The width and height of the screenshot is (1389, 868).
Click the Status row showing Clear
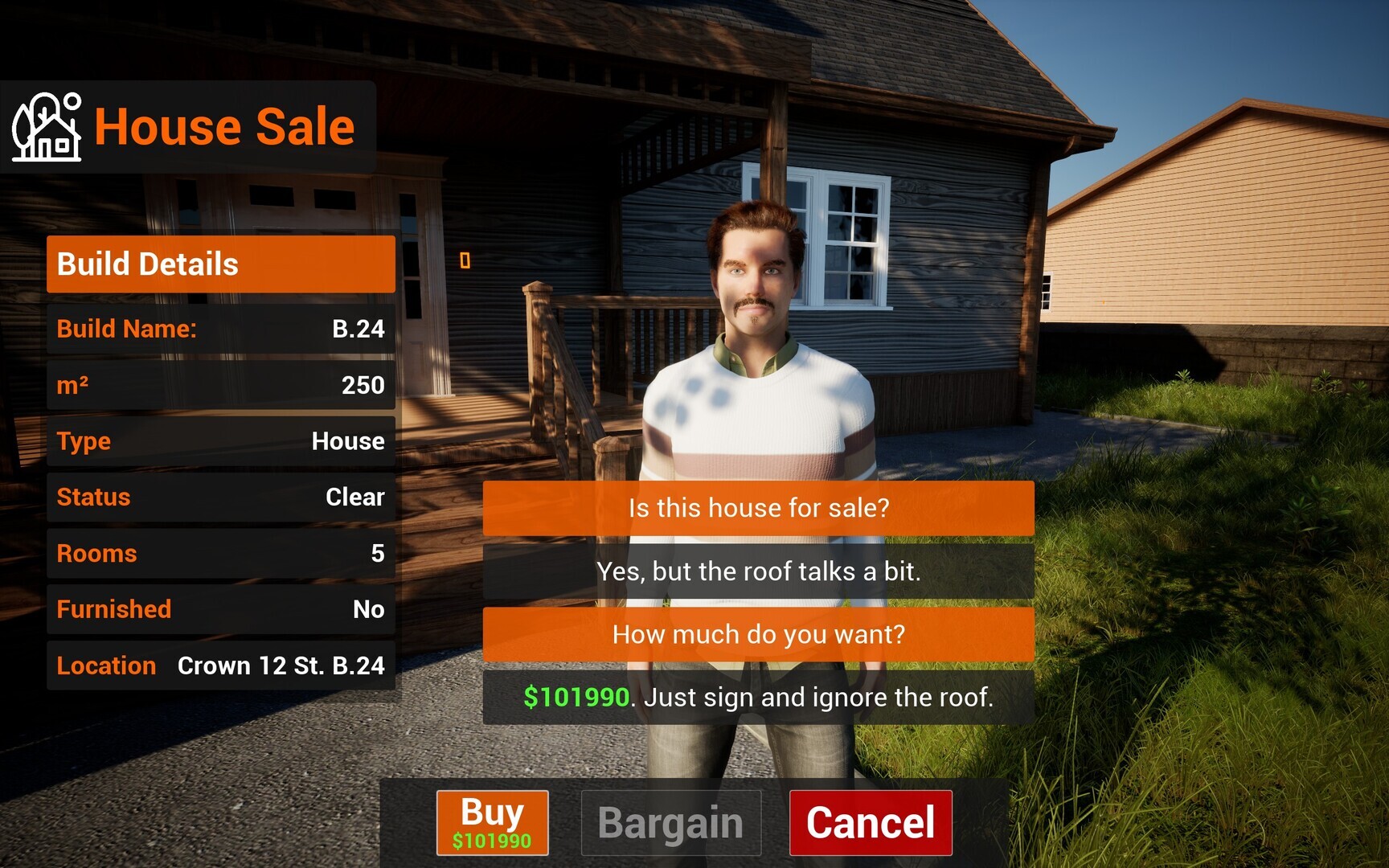[220, 497]
